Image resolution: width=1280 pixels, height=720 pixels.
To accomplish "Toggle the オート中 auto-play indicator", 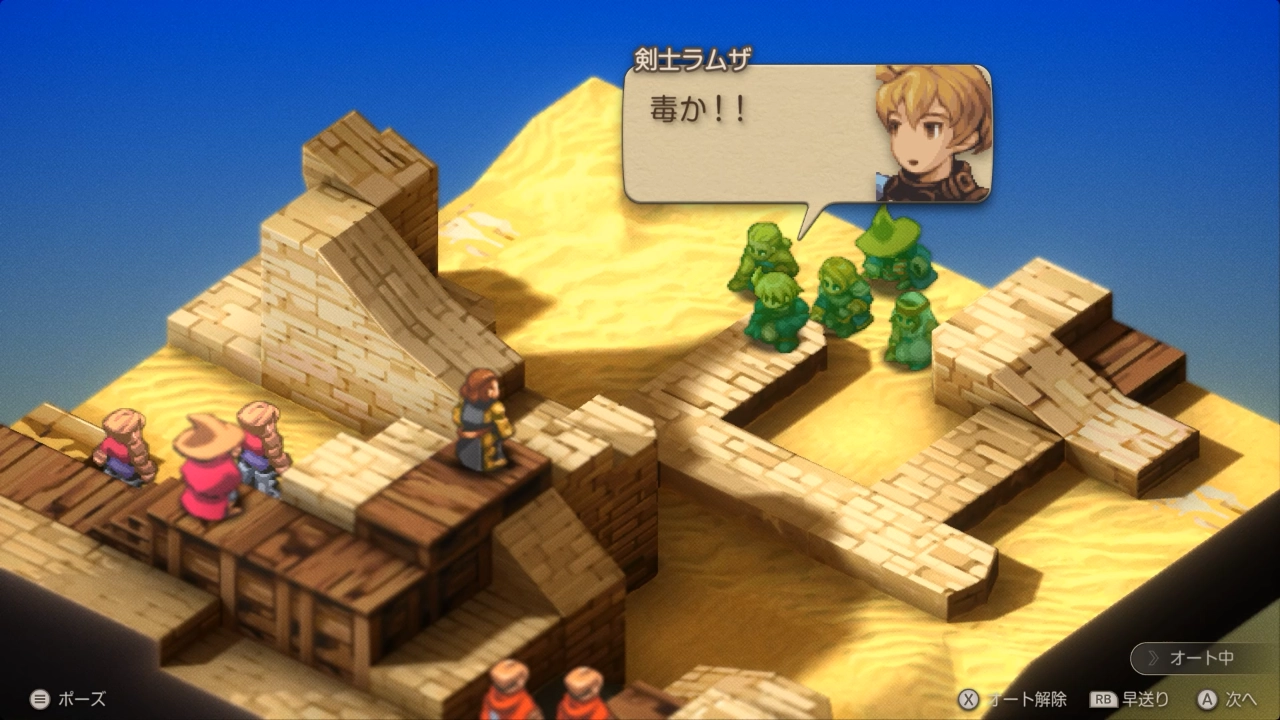I will [x=1200, y=658].
